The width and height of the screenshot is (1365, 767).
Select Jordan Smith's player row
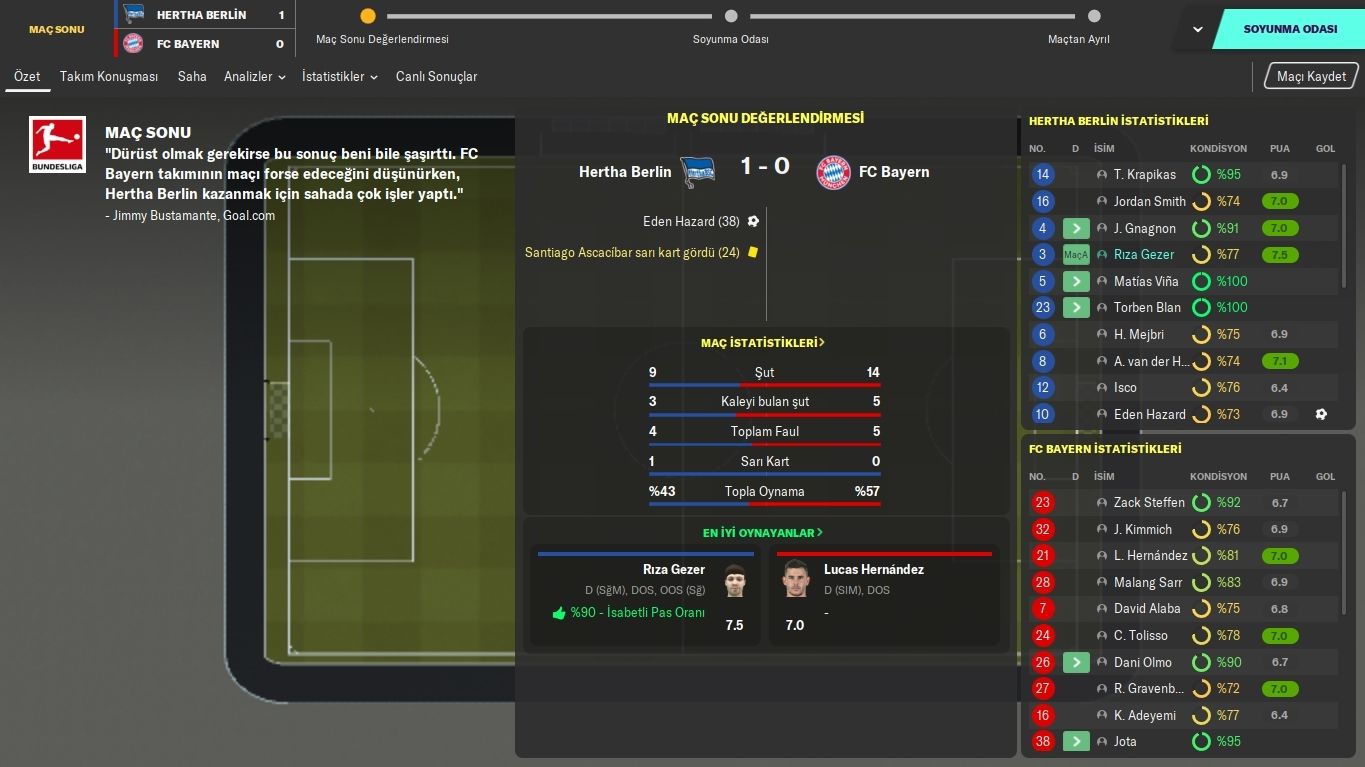pos(1149,201)
